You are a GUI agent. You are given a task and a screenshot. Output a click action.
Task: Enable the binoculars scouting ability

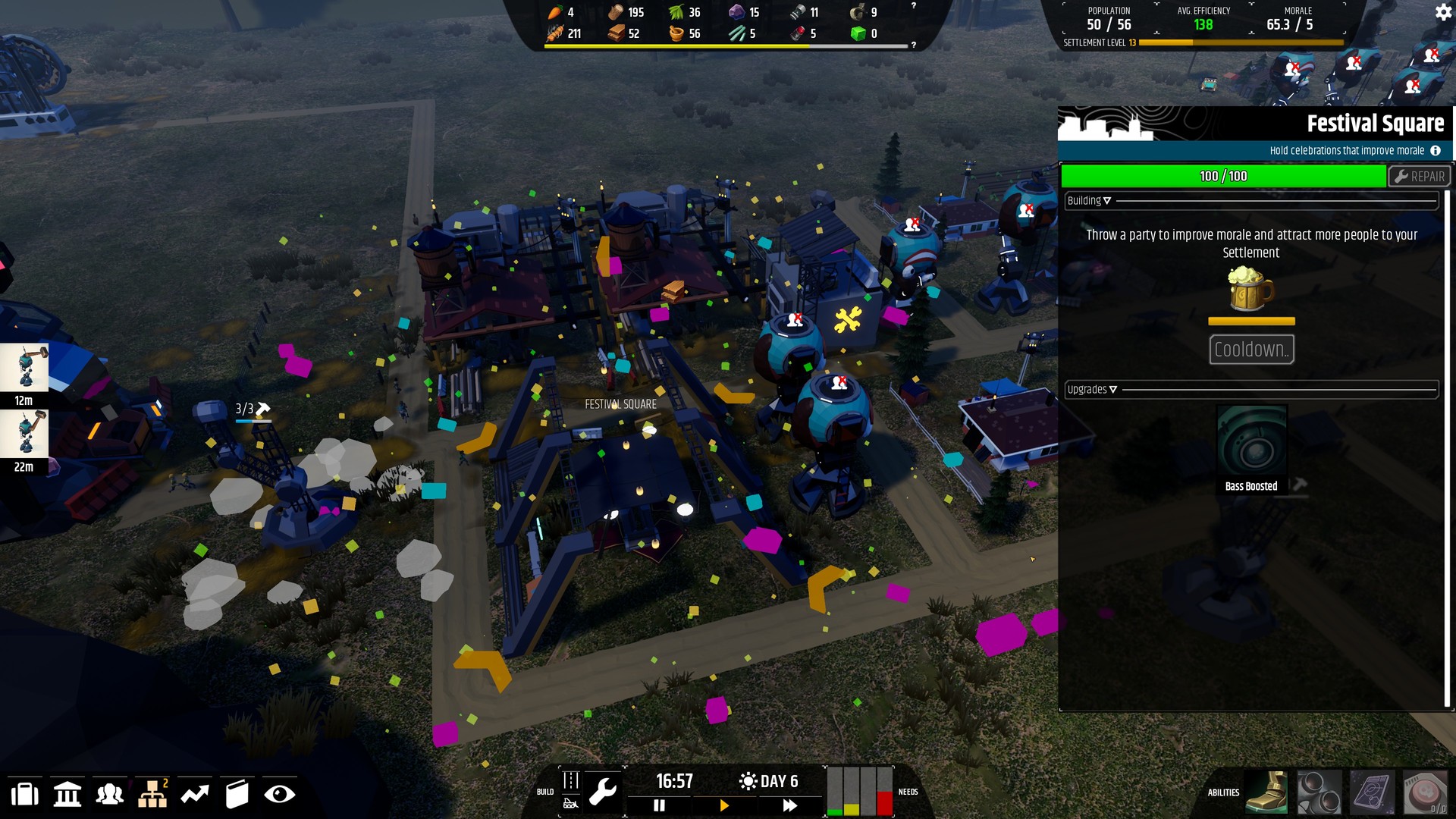(1320, 792)
